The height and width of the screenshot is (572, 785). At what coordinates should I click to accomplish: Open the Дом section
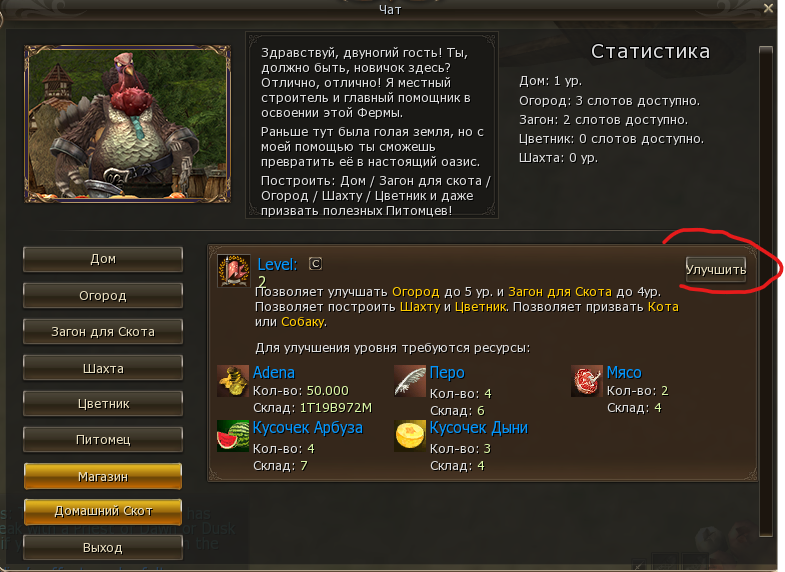(x=103, y=259)
